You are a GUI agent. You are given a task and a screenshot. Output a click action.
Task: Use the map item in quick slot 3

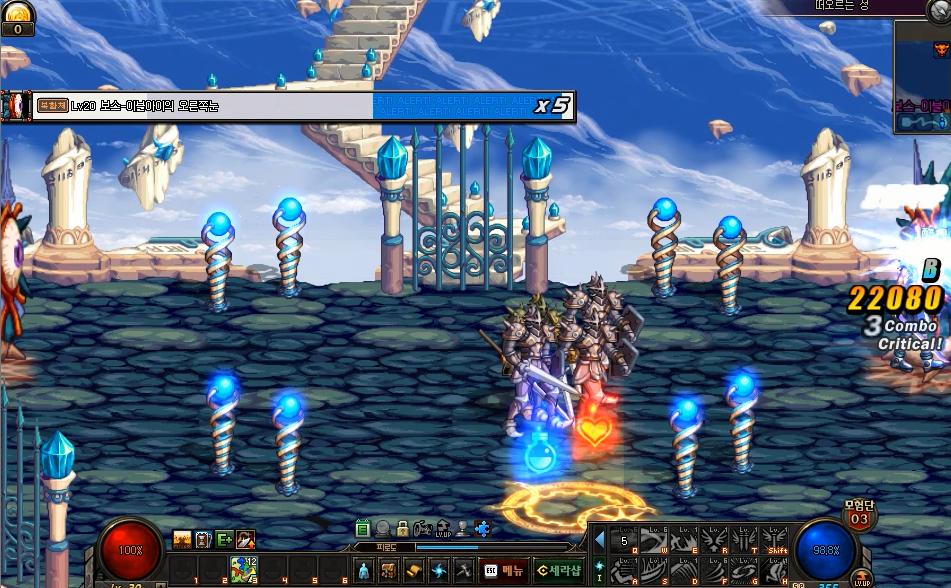[244, 570]
